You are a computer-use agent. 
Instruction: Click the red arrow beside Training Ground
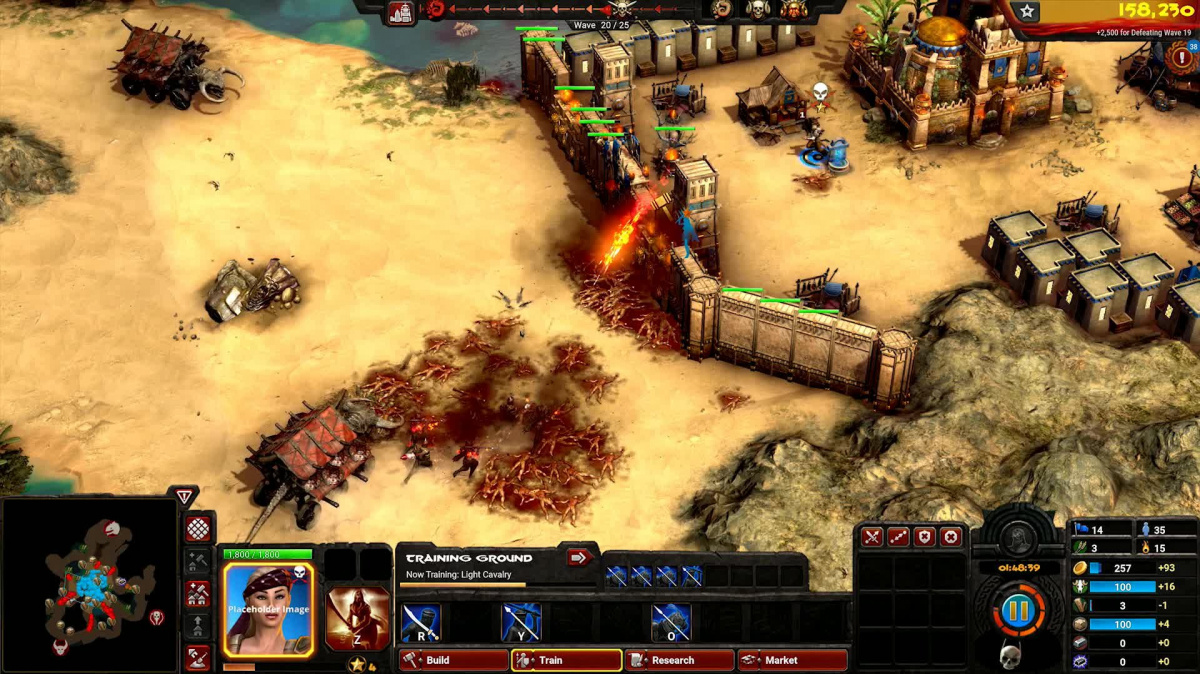click(x=579, y=557)
